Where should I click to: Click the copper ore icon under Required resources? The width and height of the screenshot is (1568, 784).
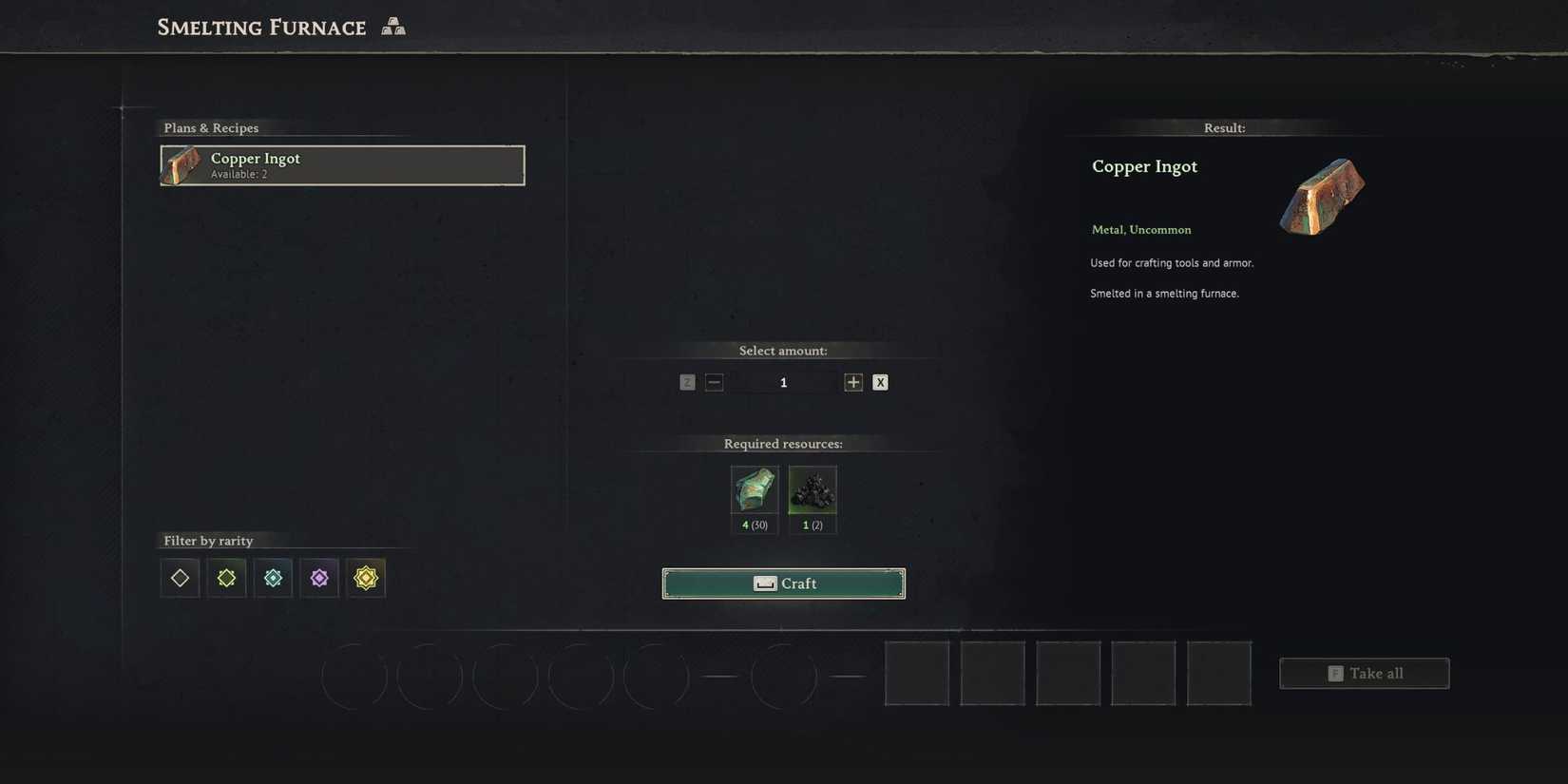[x=754, y=489]
